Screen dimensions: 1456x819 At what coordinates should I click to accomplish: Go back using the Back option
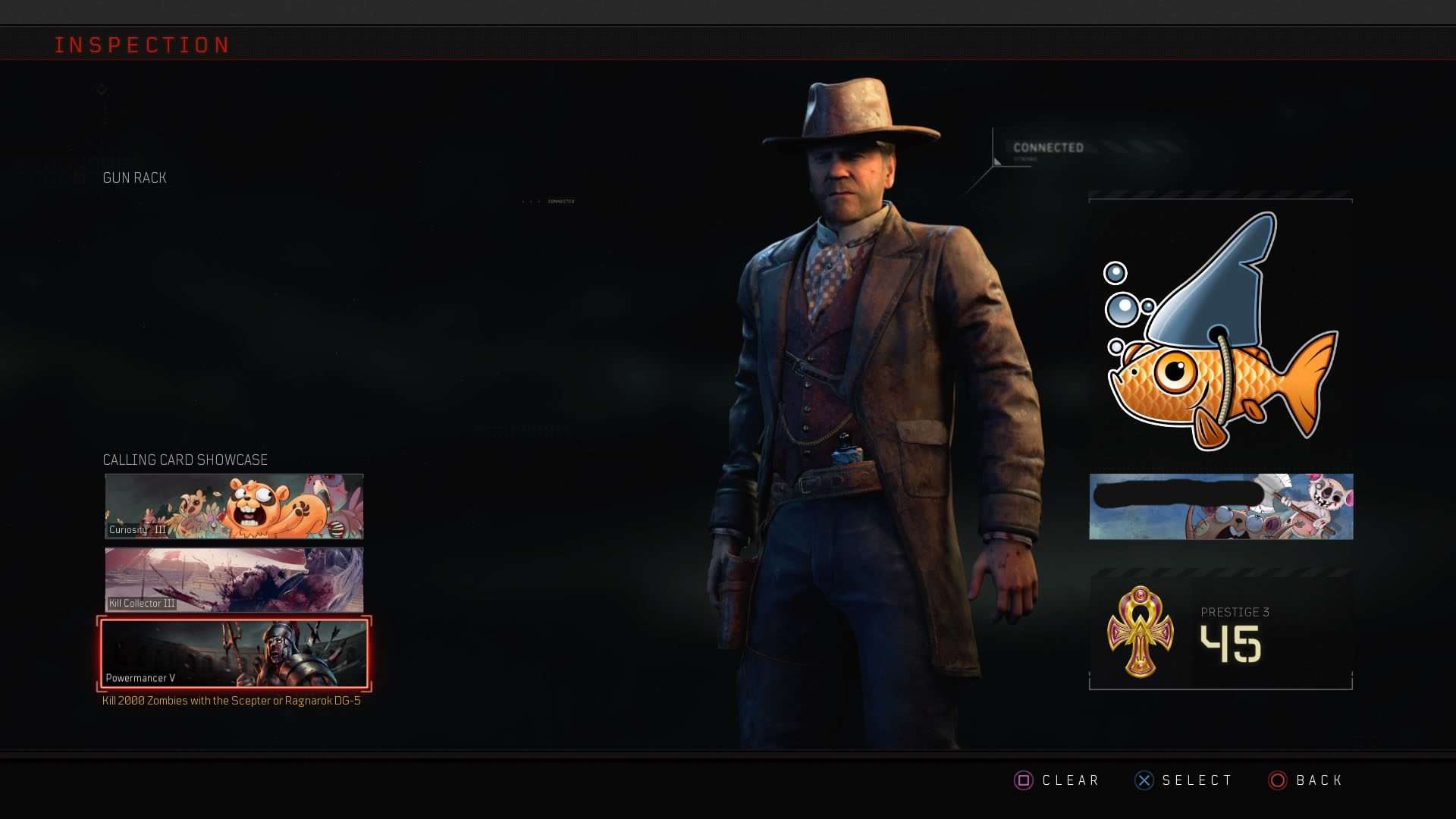click(1306, 780)
